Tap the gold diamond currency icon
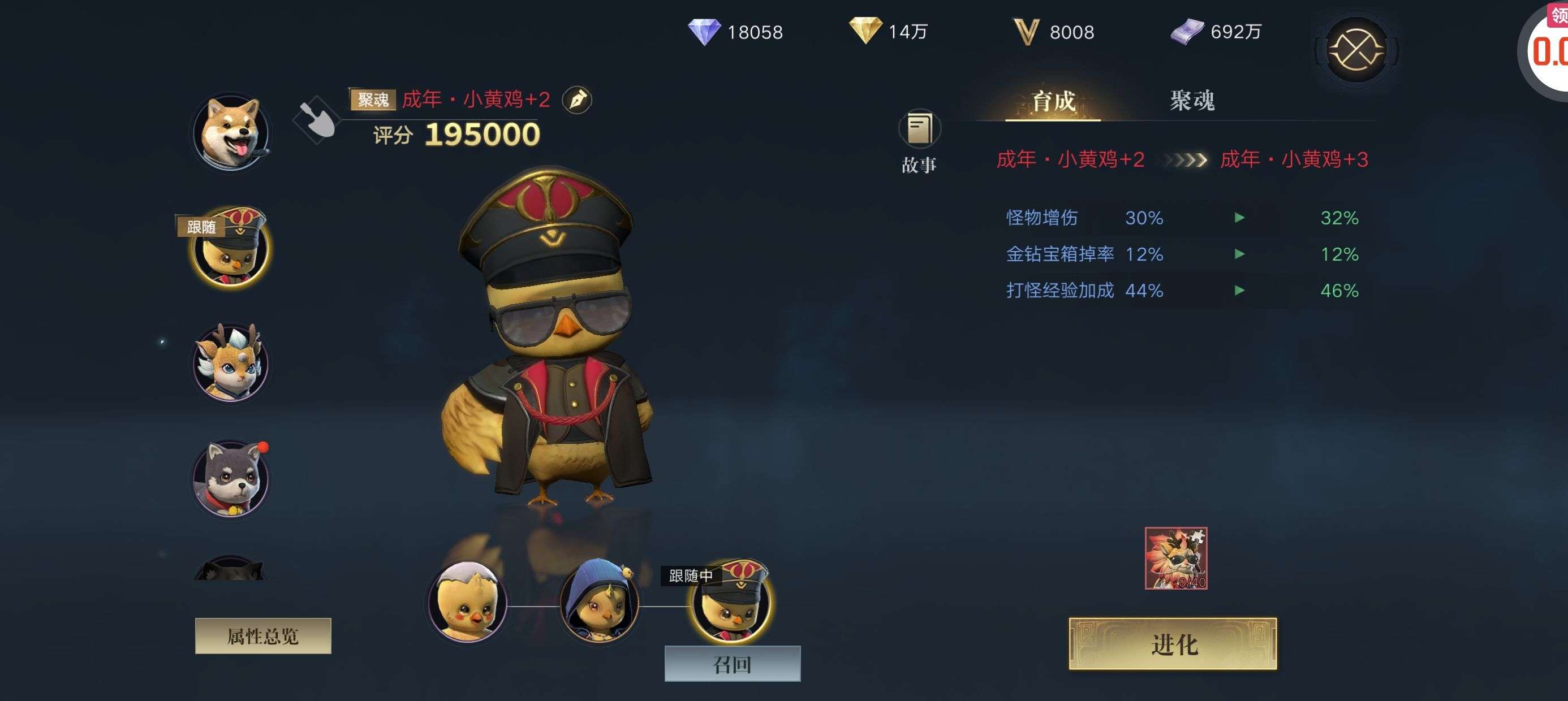1568x701 pixels. pos(864,31)
